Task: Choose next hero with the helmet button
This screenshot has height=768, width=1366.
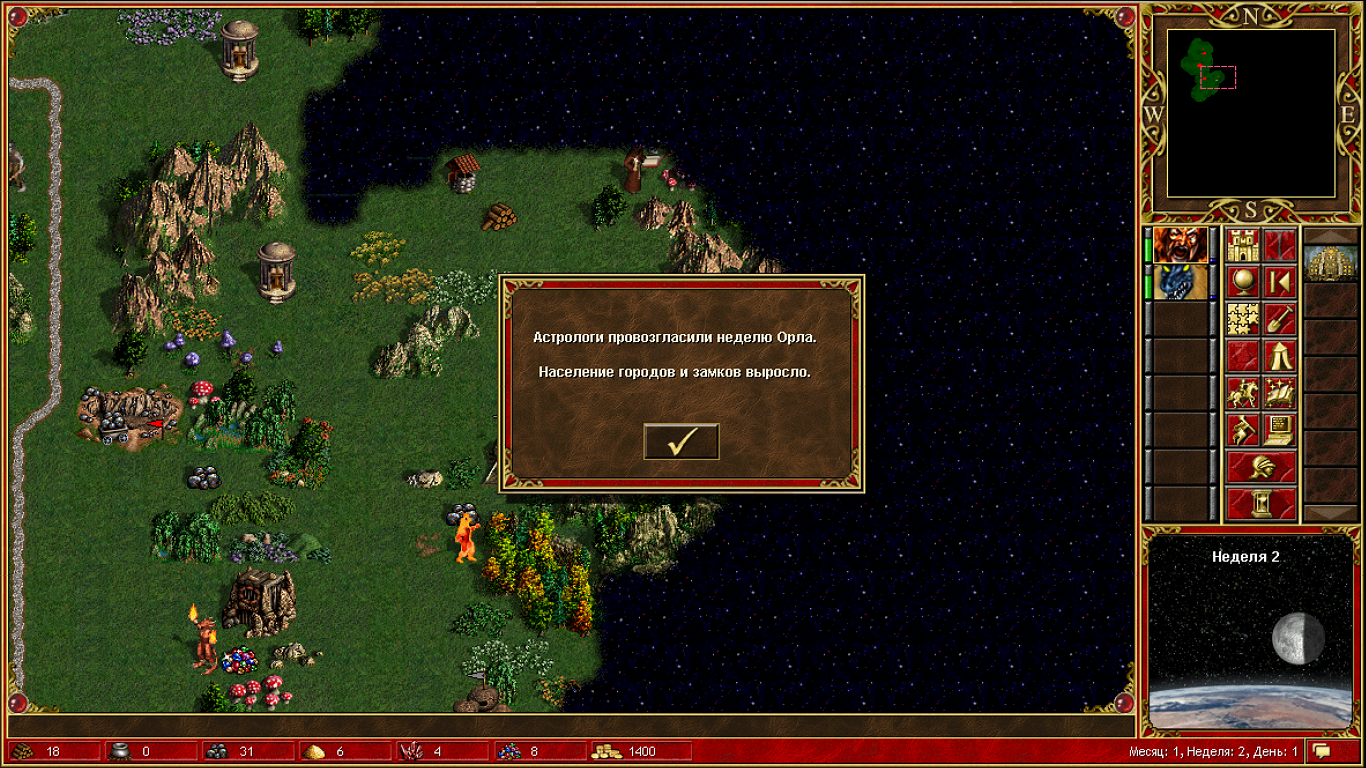Action: 1261,467
